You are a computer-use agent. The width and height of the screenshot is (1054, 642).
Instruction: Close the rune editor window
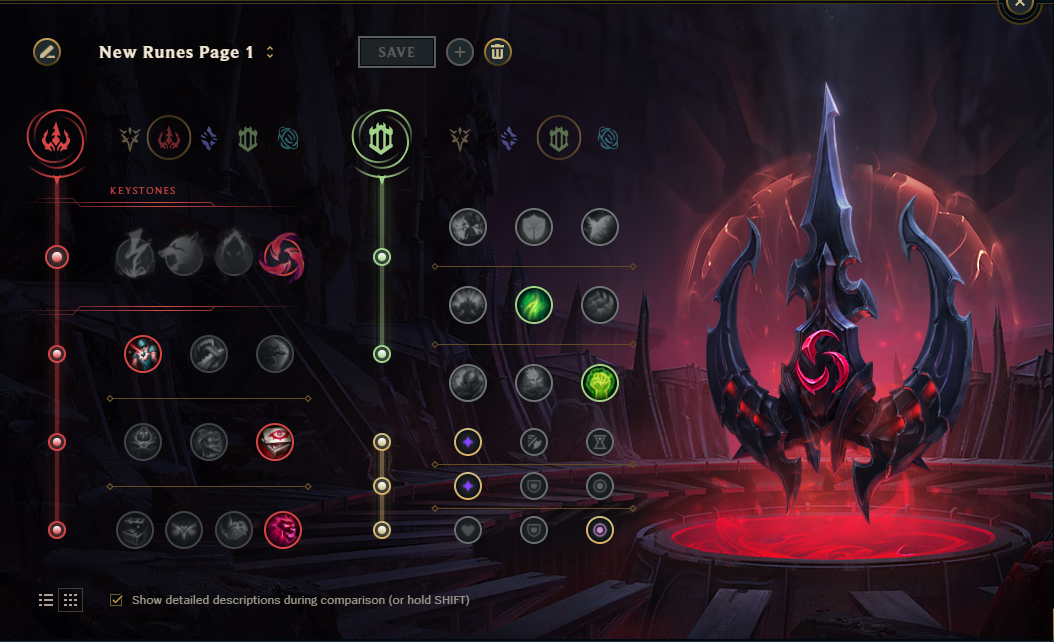[x=1019, y=4]
